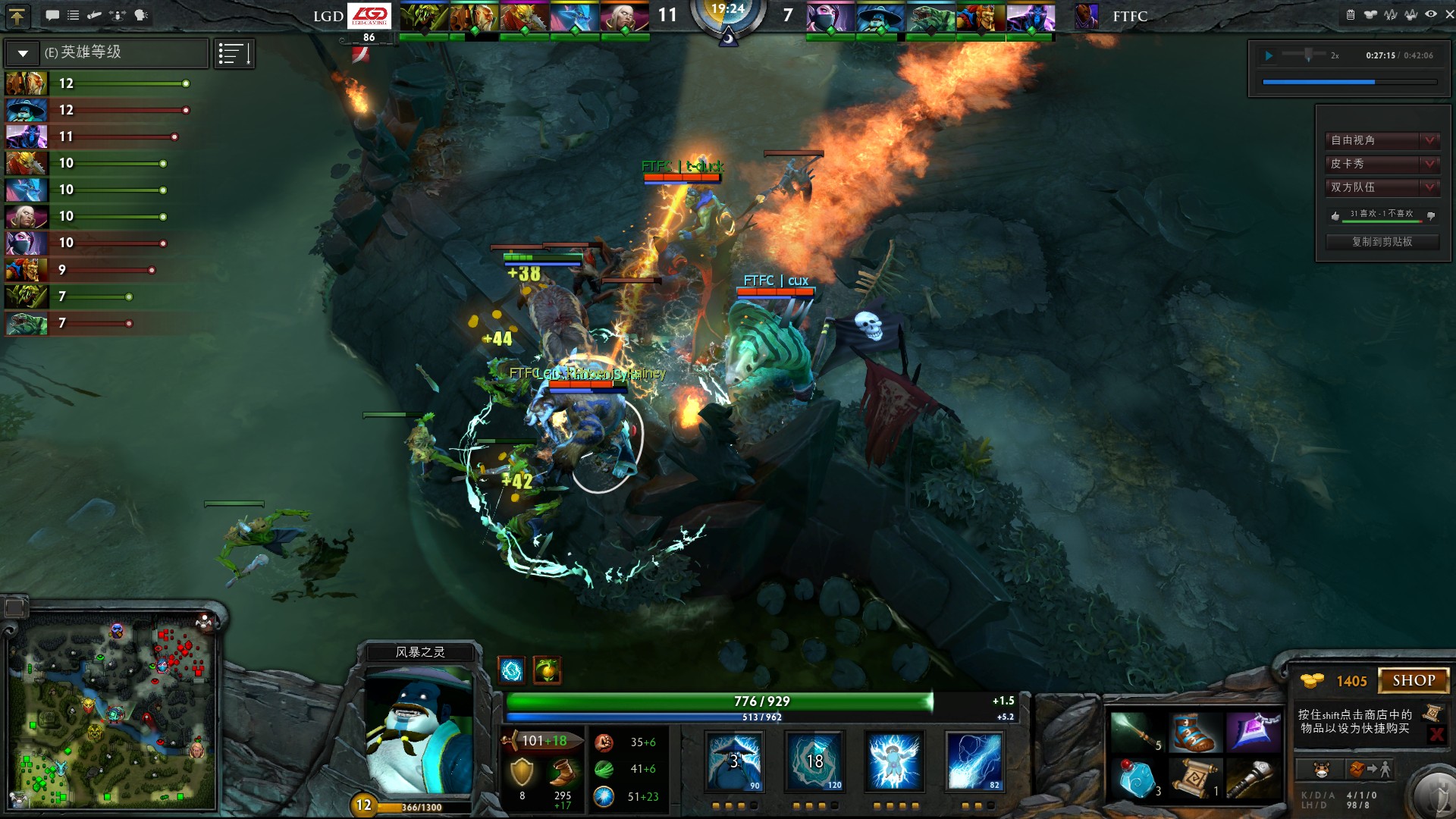Select the Arcane Boots inventory slot
Image resolution: width=1456 pixels, height=819 pixels.
1194,733
